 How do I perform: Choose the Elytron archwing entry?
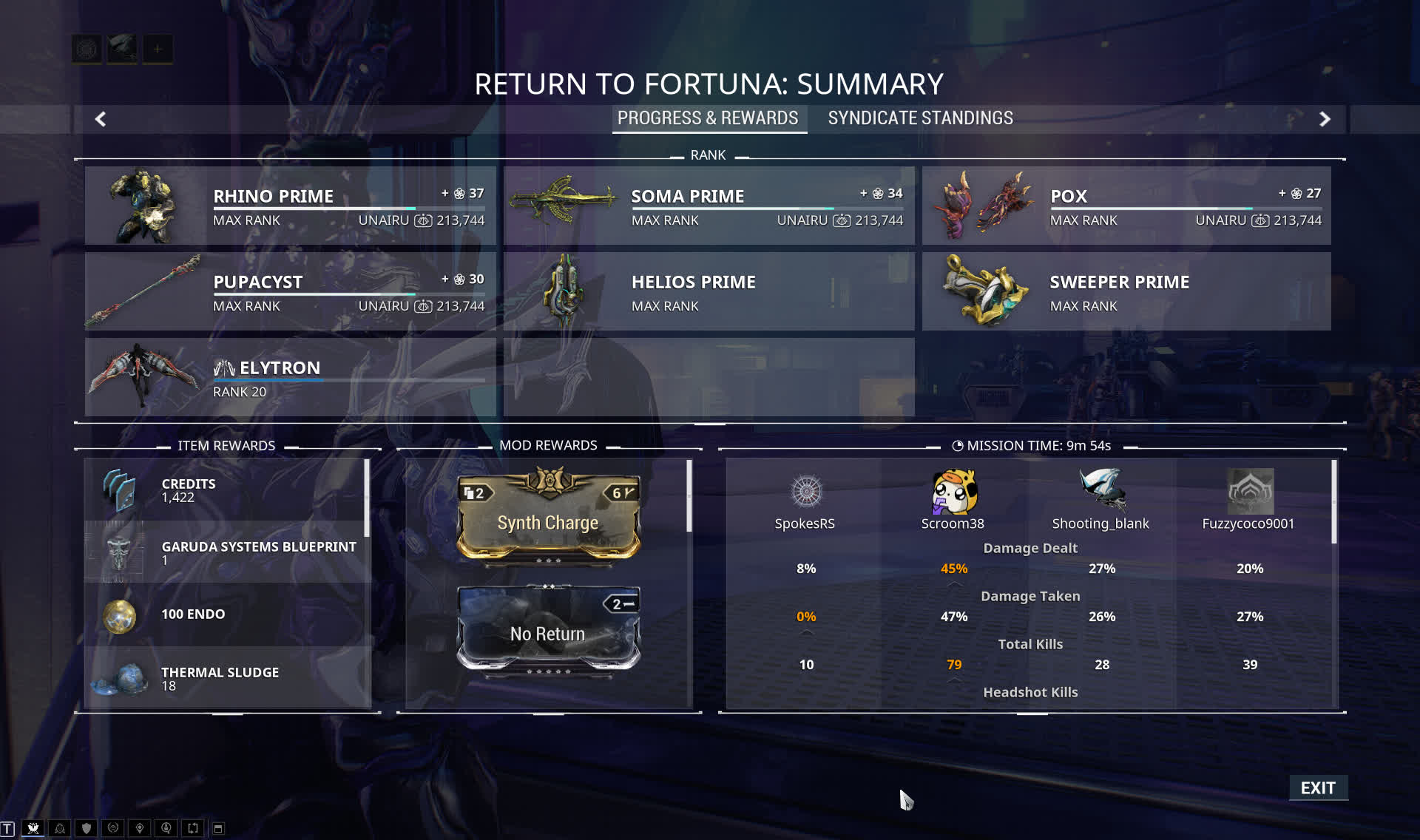[x=290, y=377]
